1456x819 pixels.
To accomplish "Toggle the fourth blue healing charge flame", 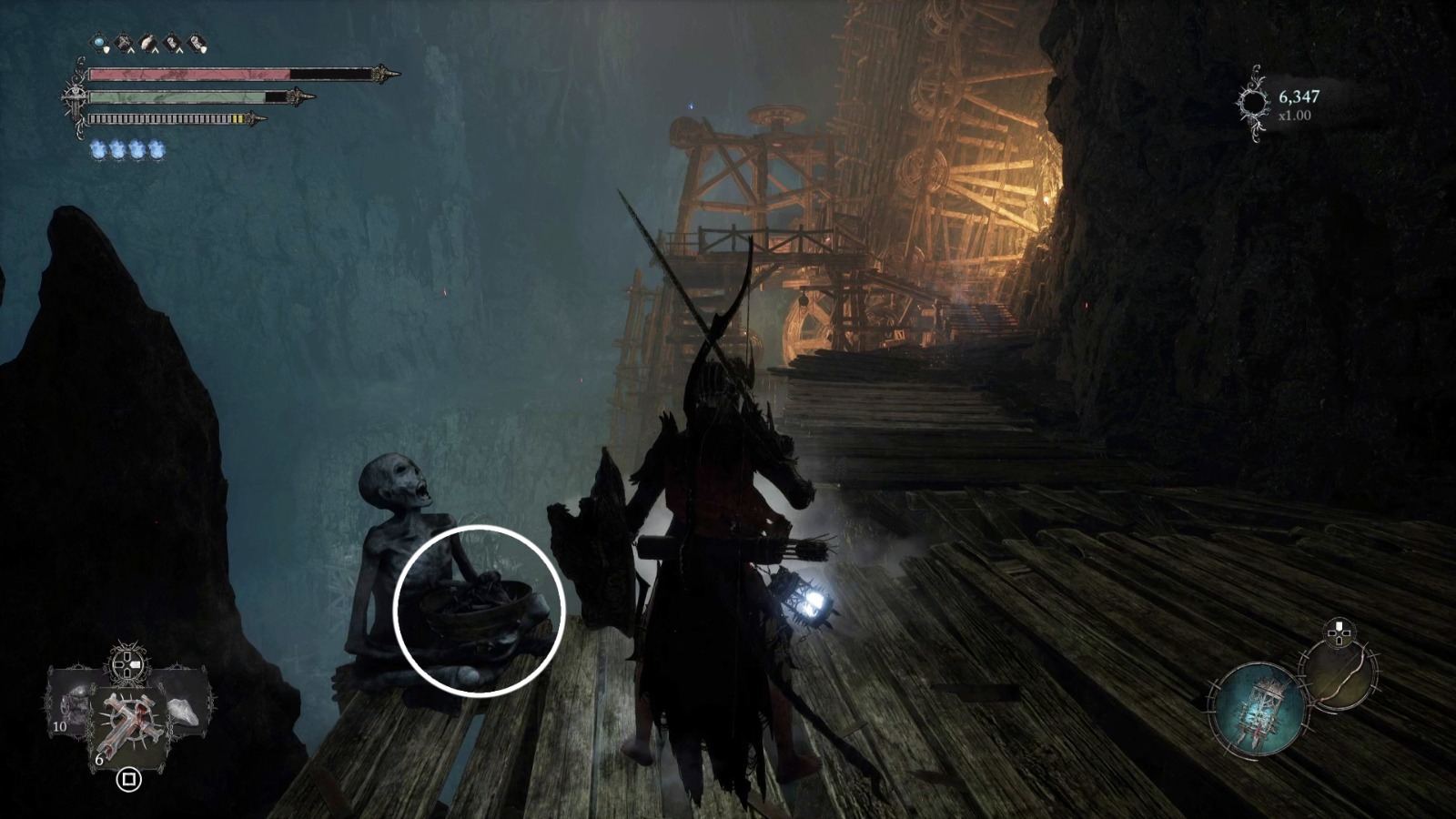I will point(156,148).
